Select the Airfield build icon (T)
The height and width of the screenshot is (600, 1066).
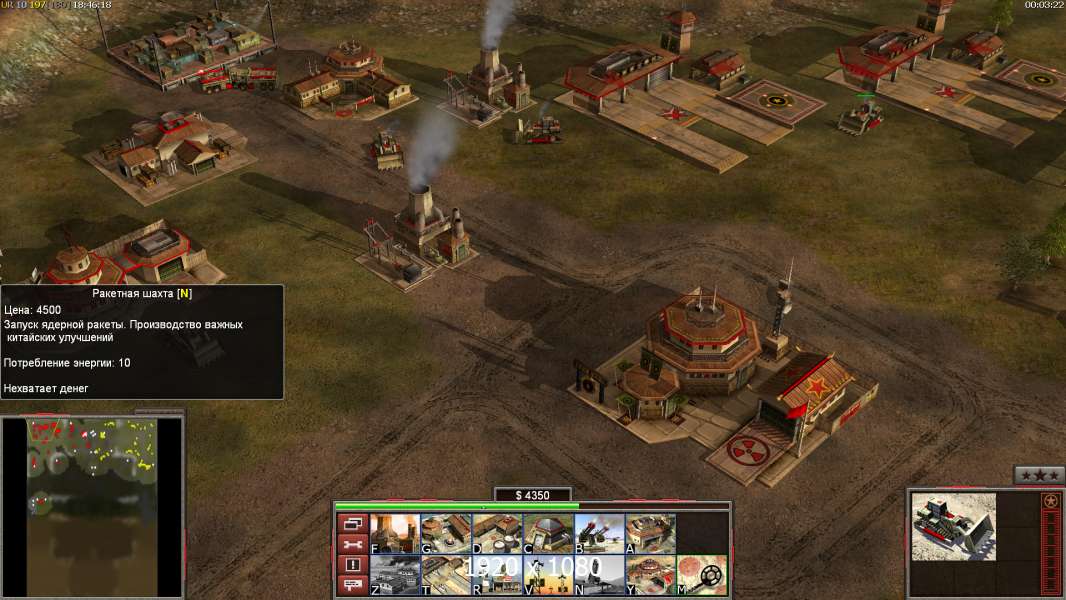[x=445, y=575]
